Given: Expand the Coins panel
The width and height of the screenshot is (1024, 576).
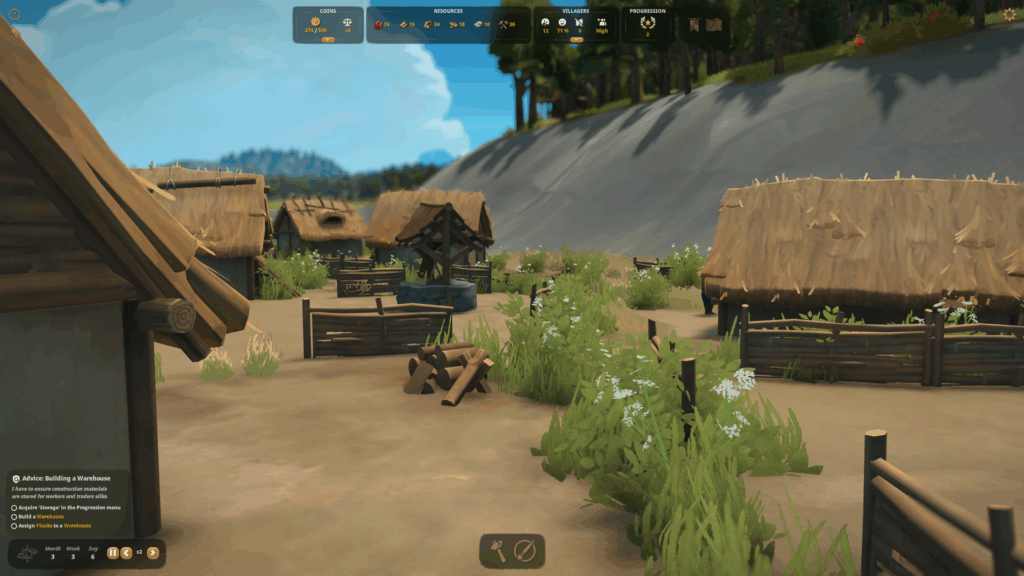Looking at the screenshot, I should 328,39.
